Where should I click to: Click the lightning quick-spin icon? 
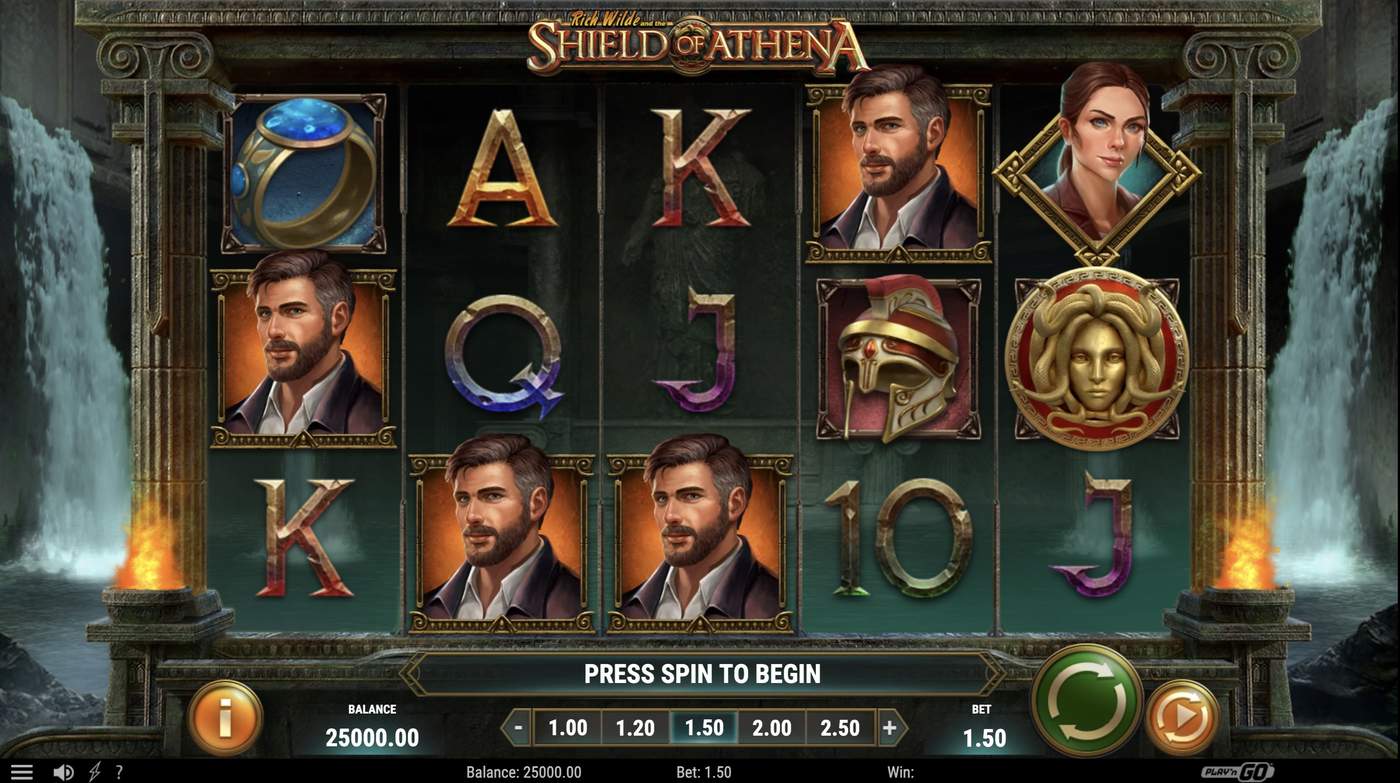pos(94,769)
